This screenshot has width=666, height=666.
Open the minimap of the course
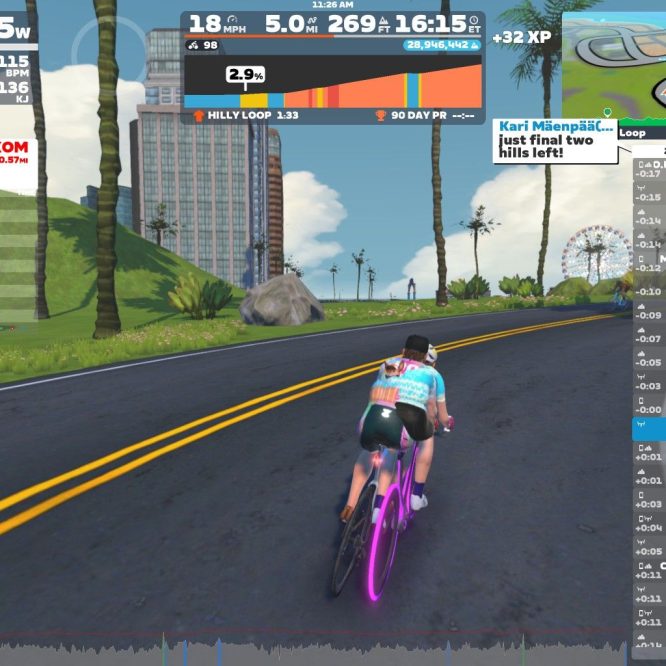614,66
